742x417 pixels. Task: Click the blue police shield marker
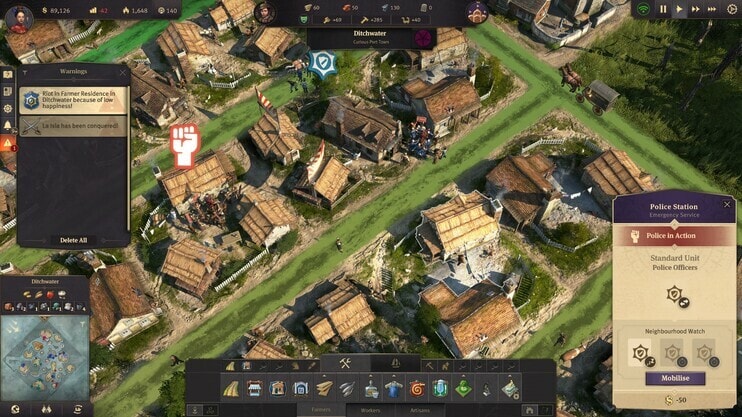click(320, 65)
